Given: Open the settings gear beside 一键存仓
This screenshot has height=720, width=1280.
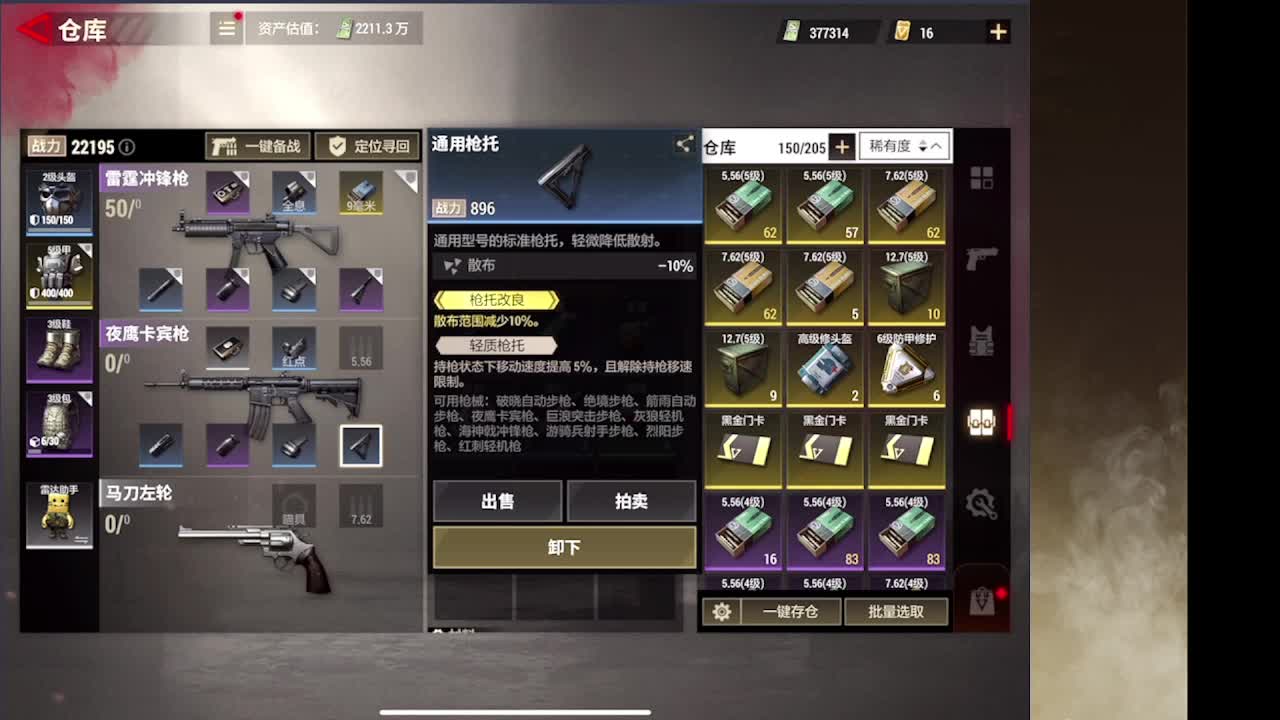Looking at the screenshot, I should pos(723,611).
